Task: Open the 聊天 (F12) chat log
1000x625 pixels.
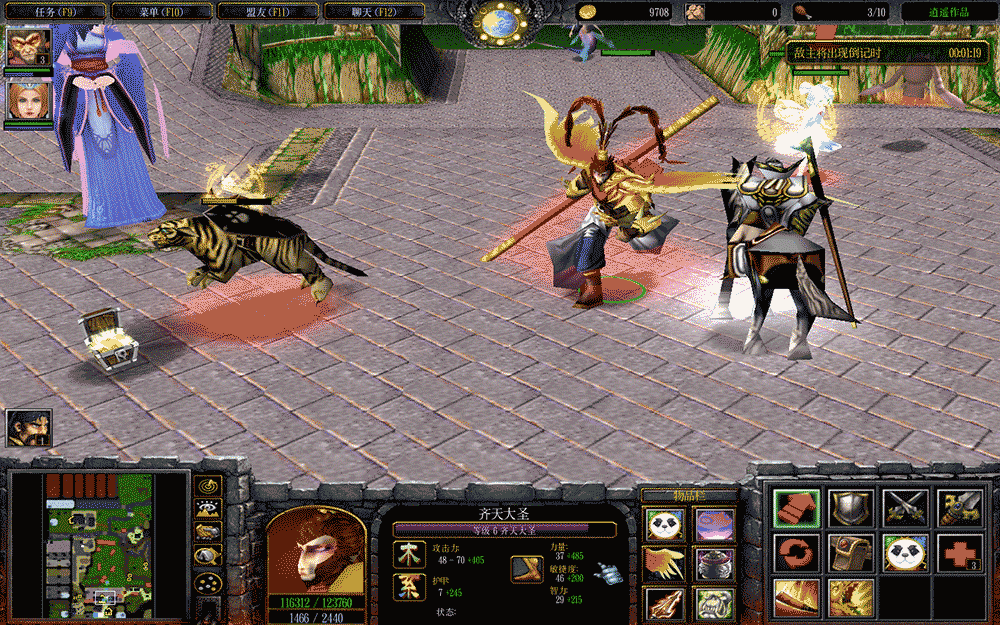Action: pyautogui.click(x=373, y=11)
